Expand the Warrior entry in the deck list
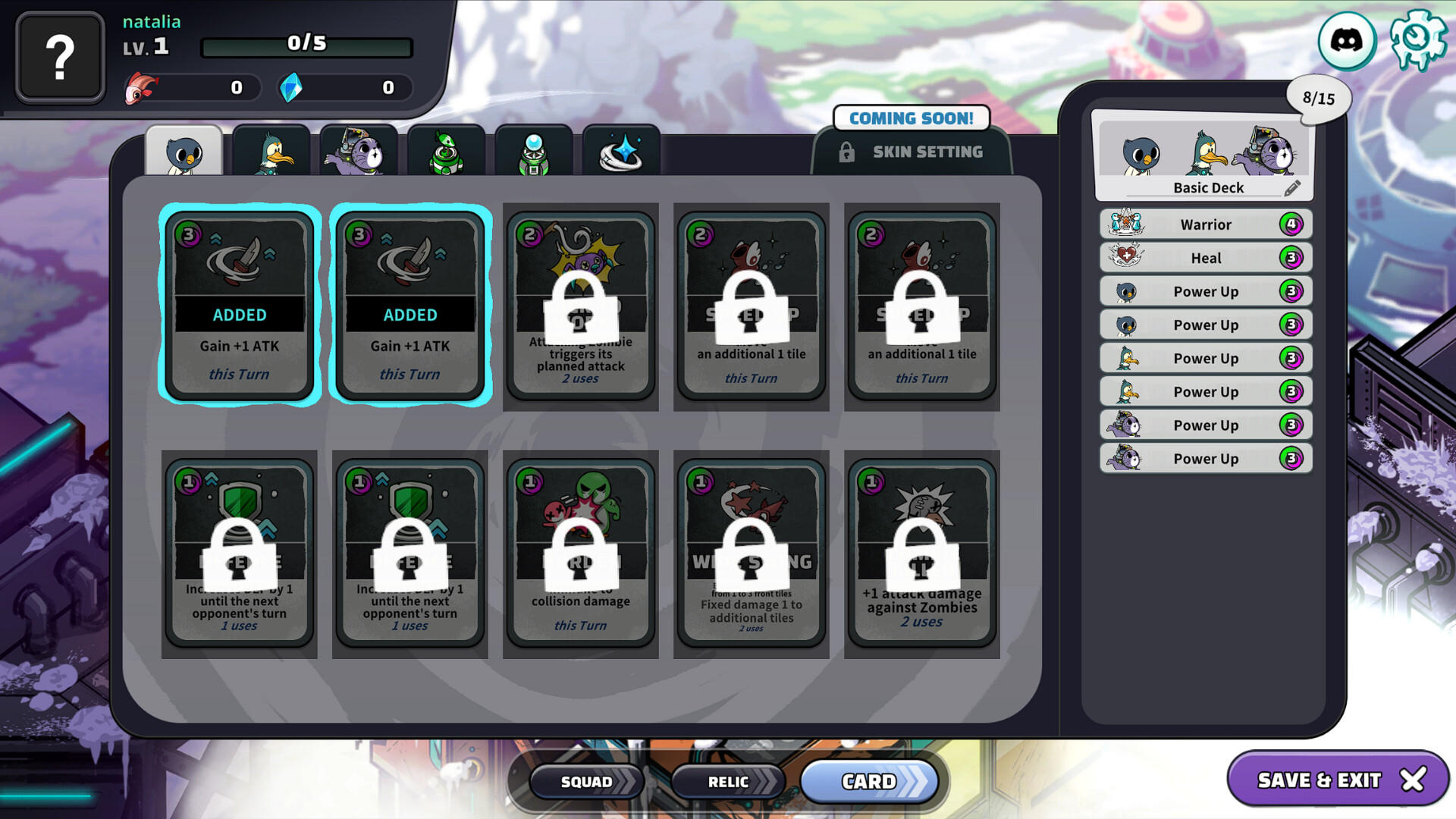 tap(1205, 224)
